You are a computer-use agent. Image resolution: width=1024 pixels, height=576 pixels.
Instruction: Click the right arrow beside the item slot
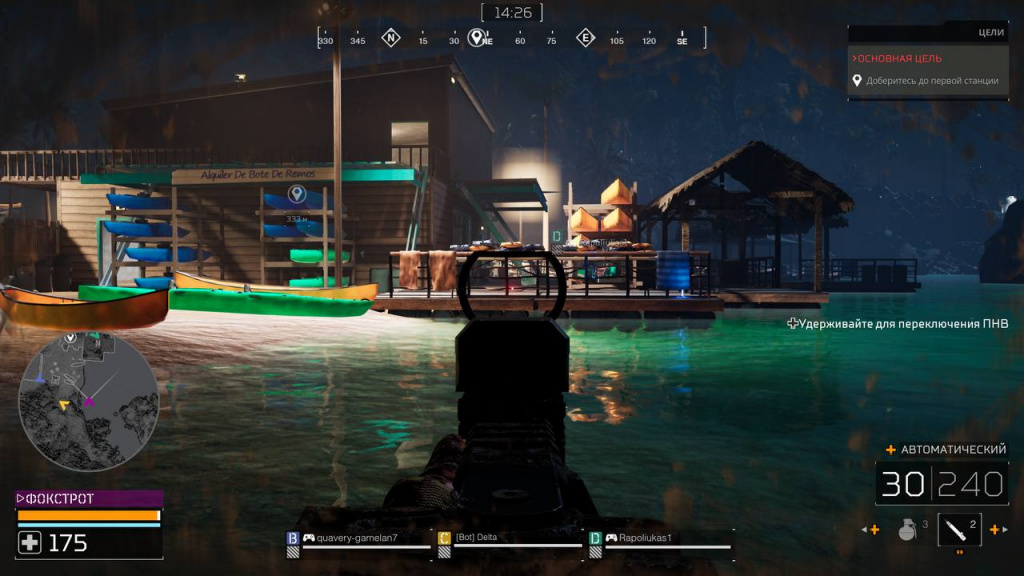coord(996,530)
